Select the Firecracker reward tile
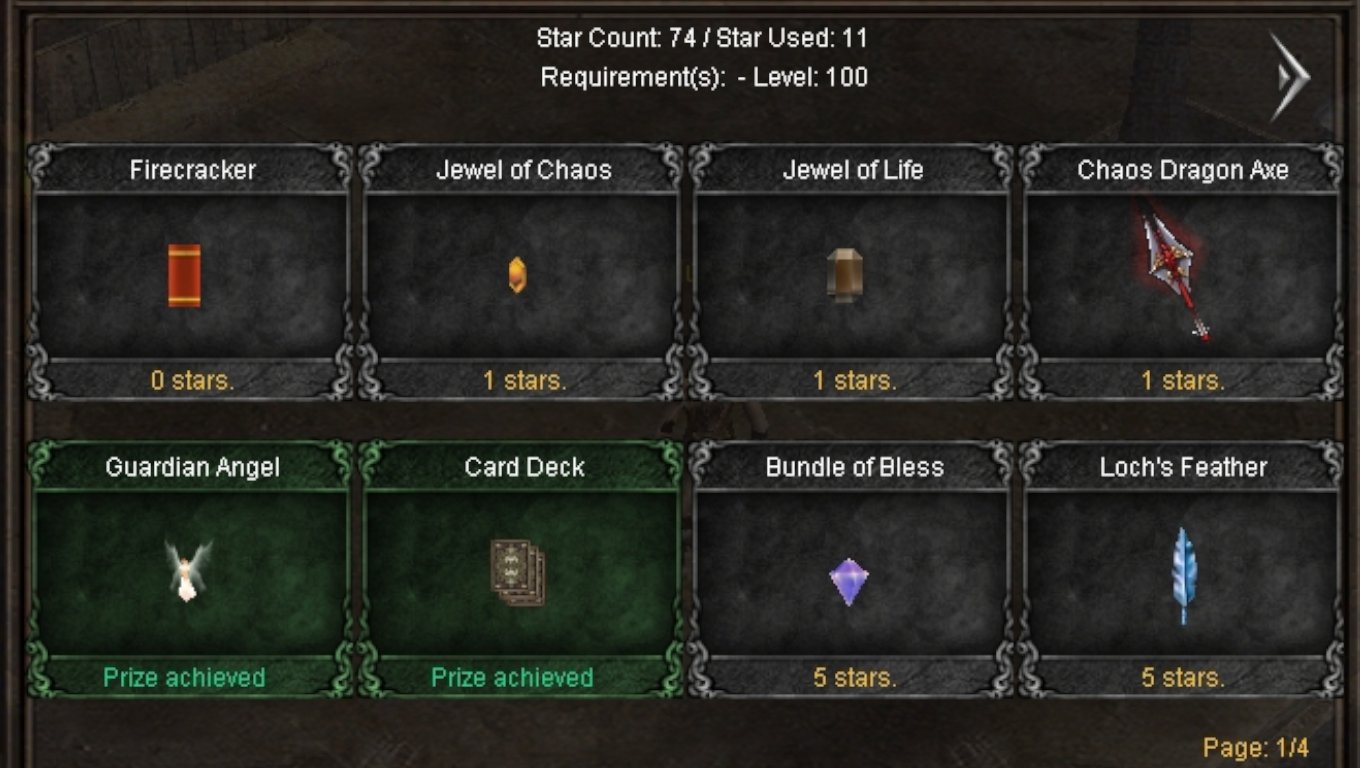The width and height of the screenshot is (1360, 768). click(190, 274)
